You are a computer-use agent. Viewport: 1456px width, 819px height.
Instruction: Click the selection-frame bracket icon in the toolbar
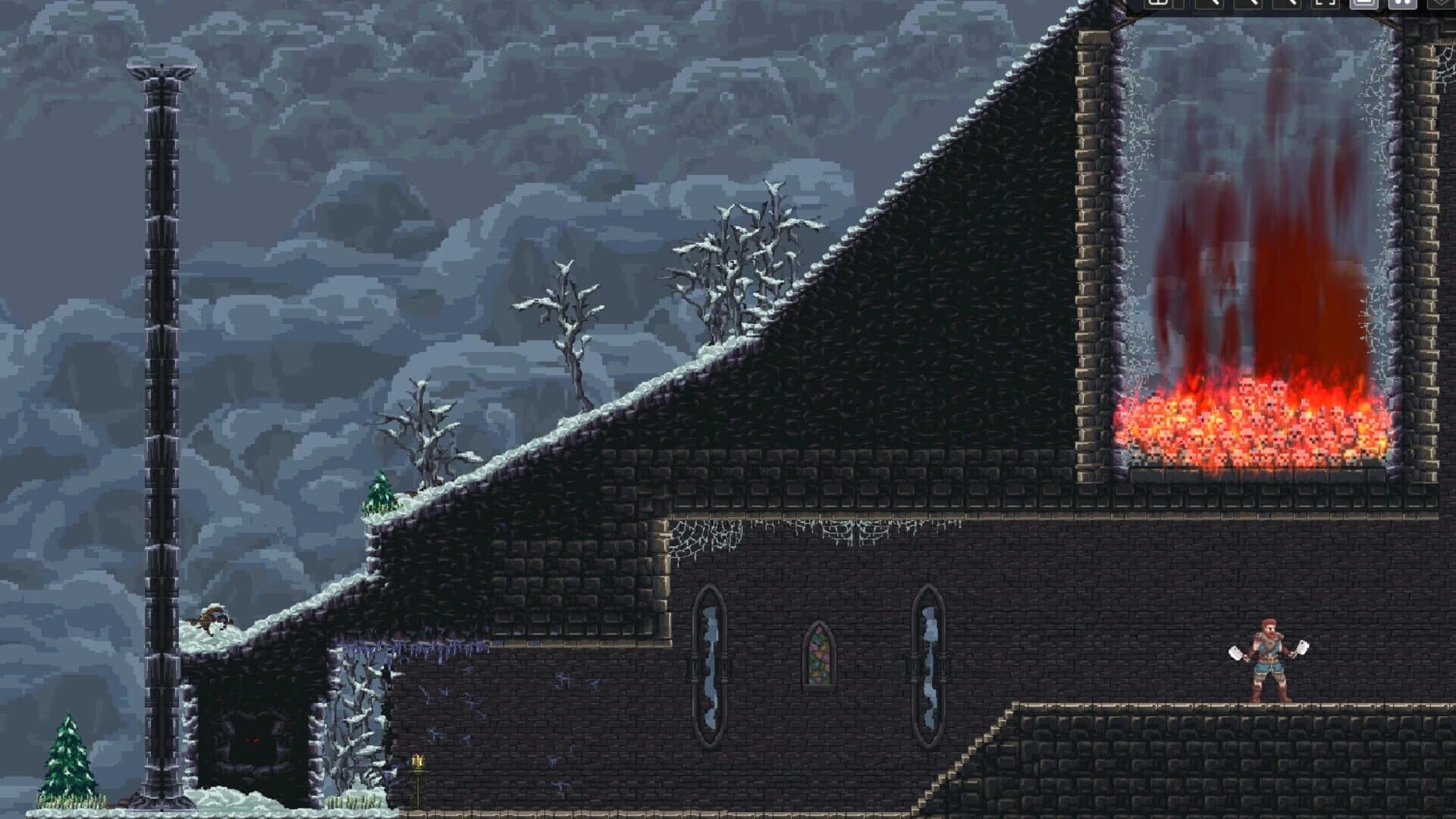tap(1325, 6)
